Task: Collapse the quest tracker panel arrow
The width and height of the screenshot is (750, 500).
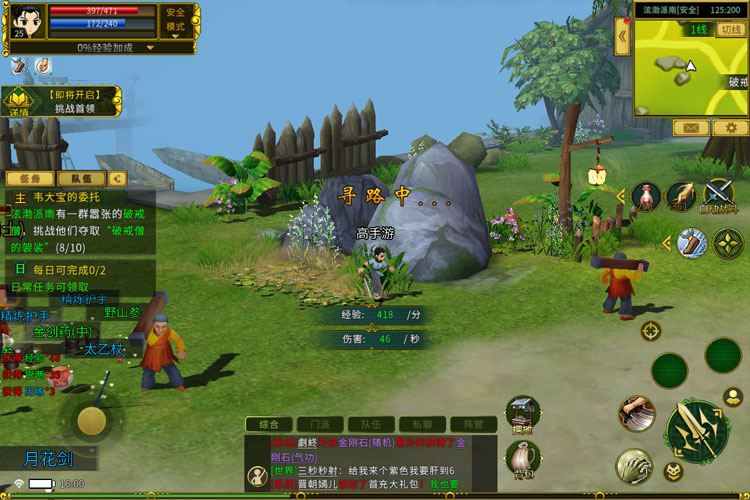Action: pyautogui.click(x=119, y=178)
